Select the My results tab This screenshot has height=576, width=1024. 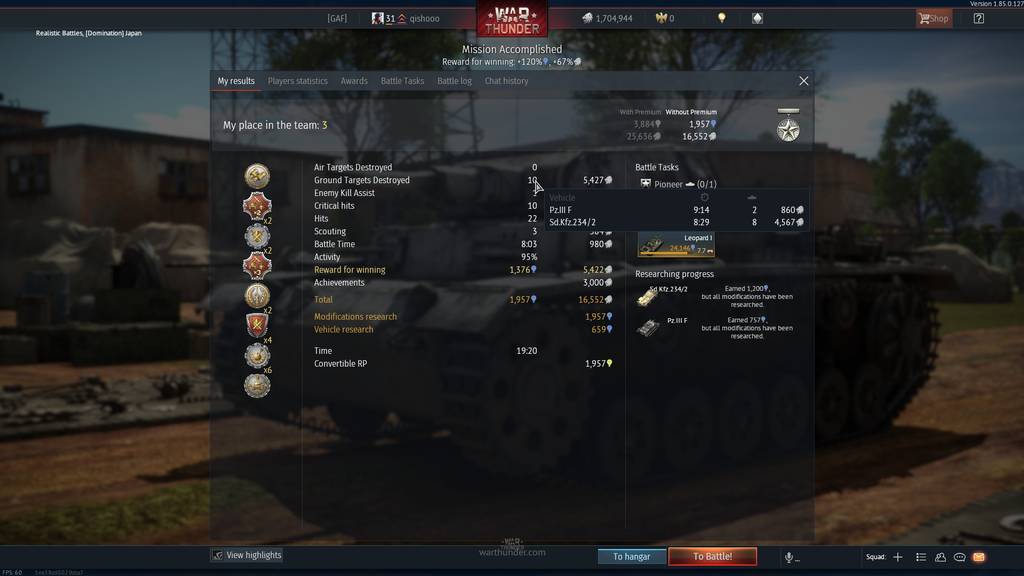[x=236, y=81]
